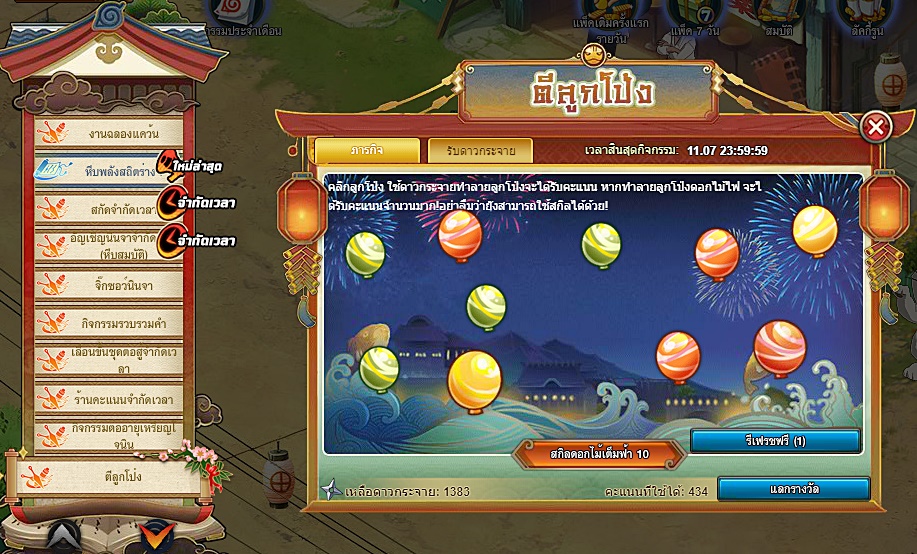The width and height of the screenshot is (917, 554).
Task: Open the หีบพลังสถิตร่าง event entry
Action: [108, 171]
